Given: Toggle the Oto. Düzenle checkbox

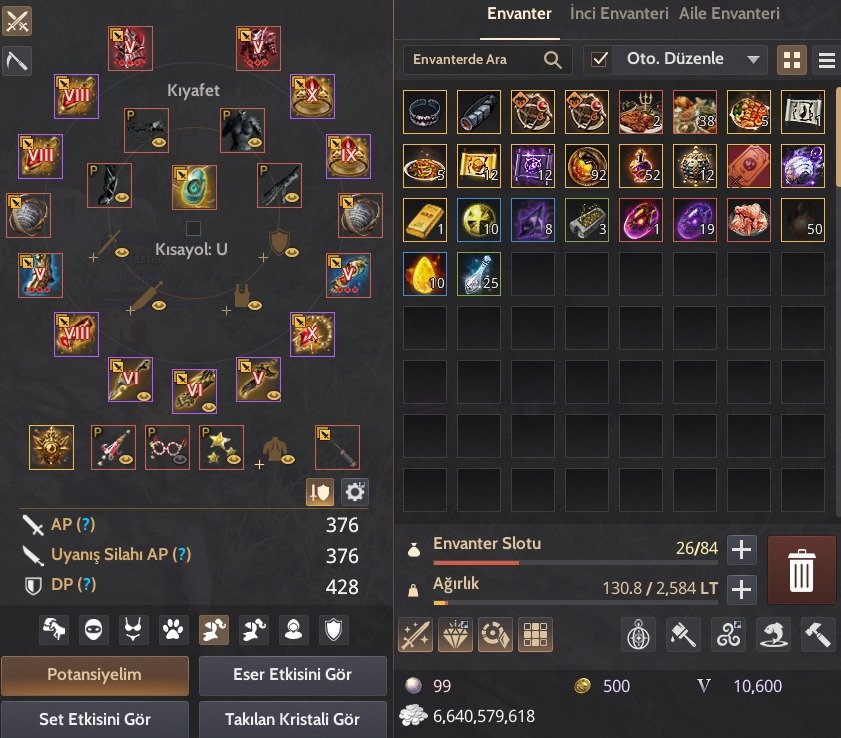Looking at the screenshot, I should point(599,59).
